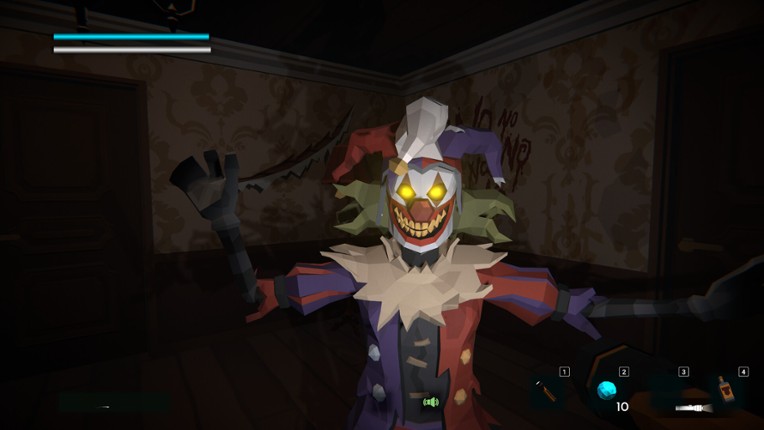
Task: Select the flashlight in hotbar slot 1
Action: click(548, 390)
